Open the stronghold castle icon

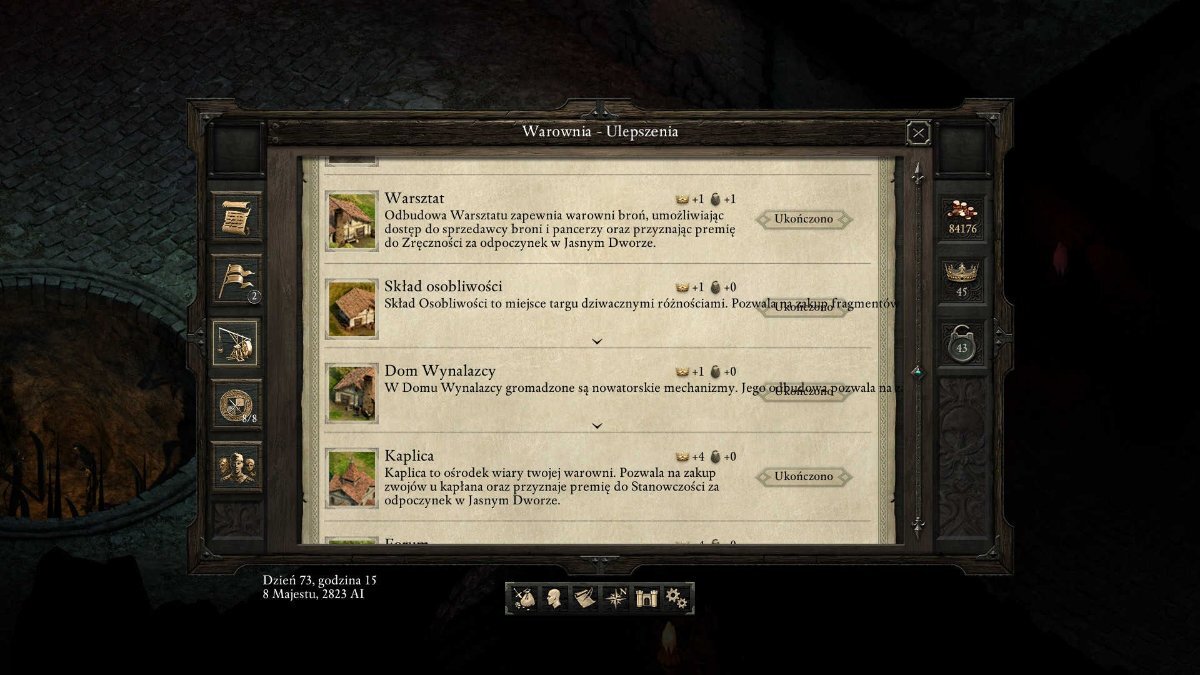tap(645, 598)
